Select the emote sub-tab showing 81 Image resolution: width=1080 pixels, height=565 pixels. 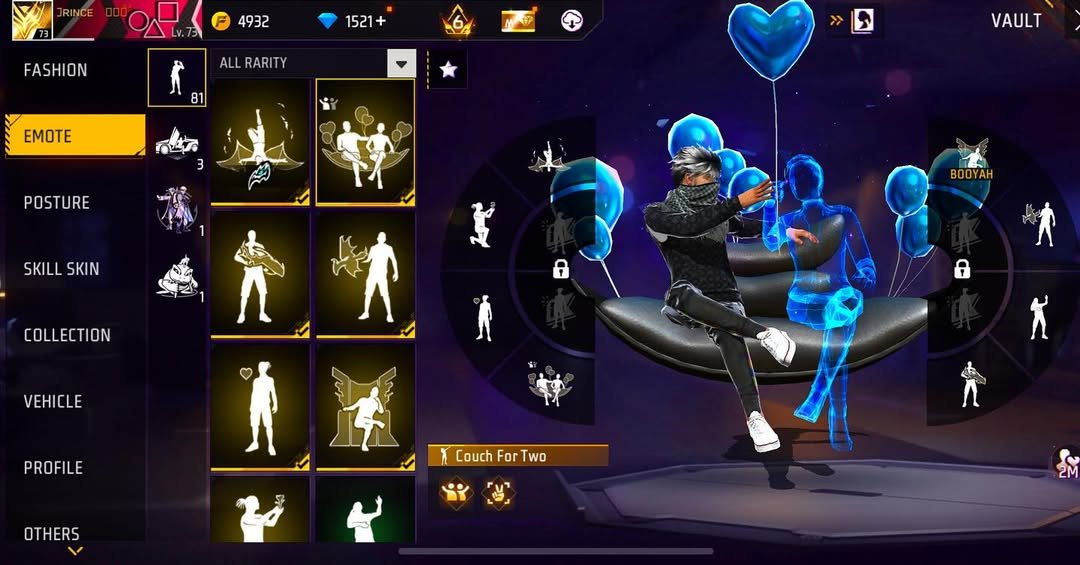coord(177,77)
